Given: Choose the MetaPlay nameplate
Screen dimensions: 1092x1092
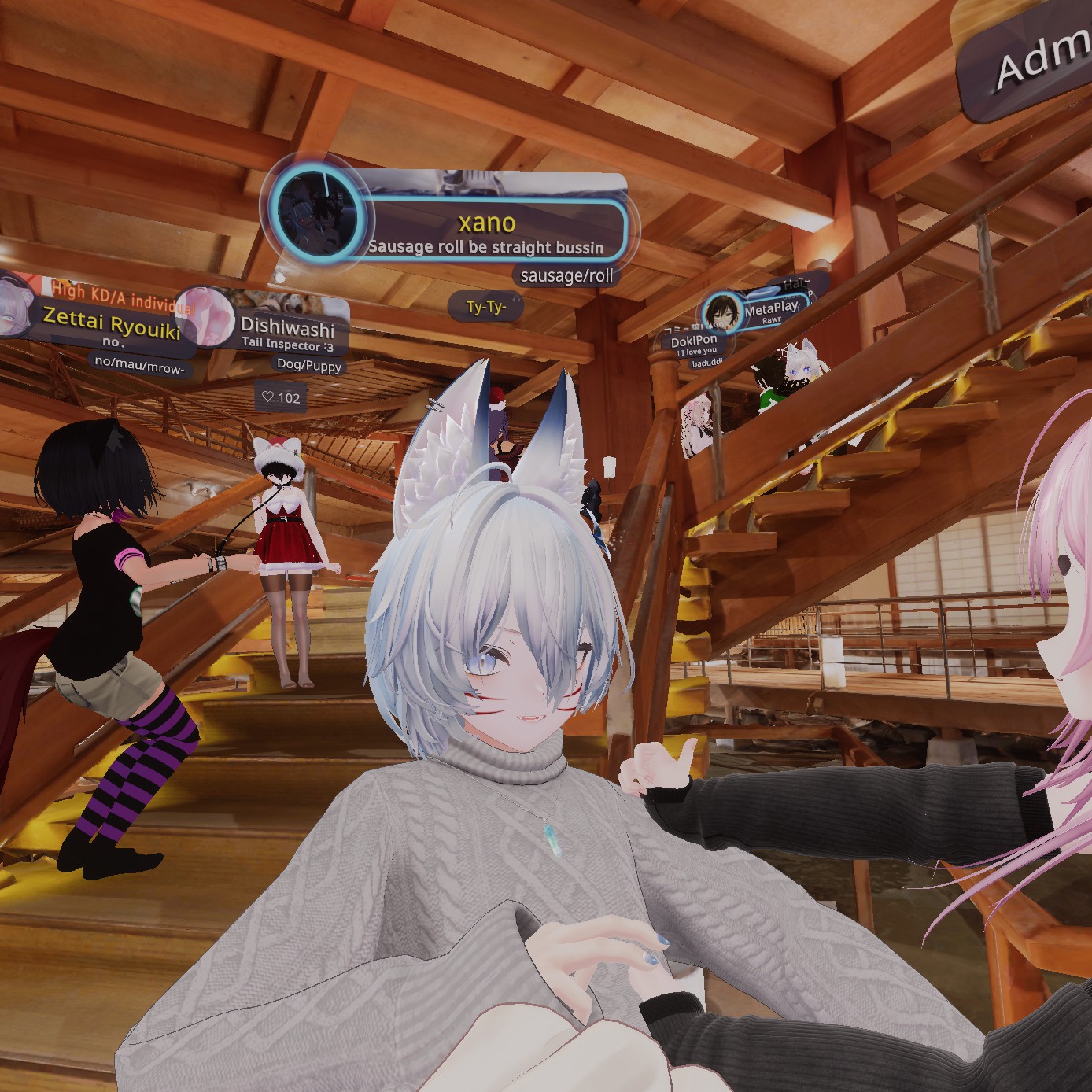Looking at the screenshot, I should coord(770,309).
